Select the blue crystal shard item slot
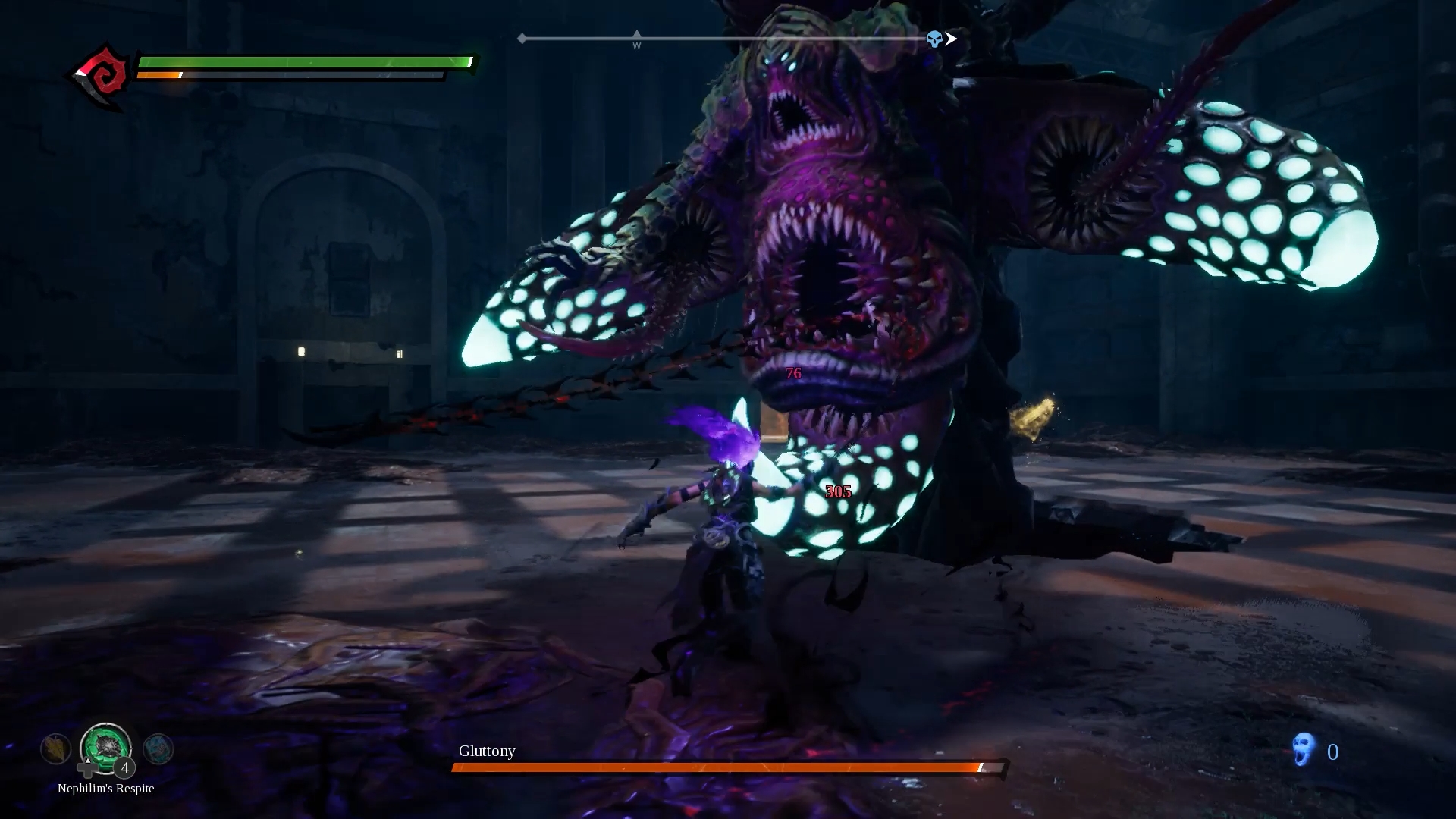Viewport: 1456px width, 819px height. coord(158,749)
